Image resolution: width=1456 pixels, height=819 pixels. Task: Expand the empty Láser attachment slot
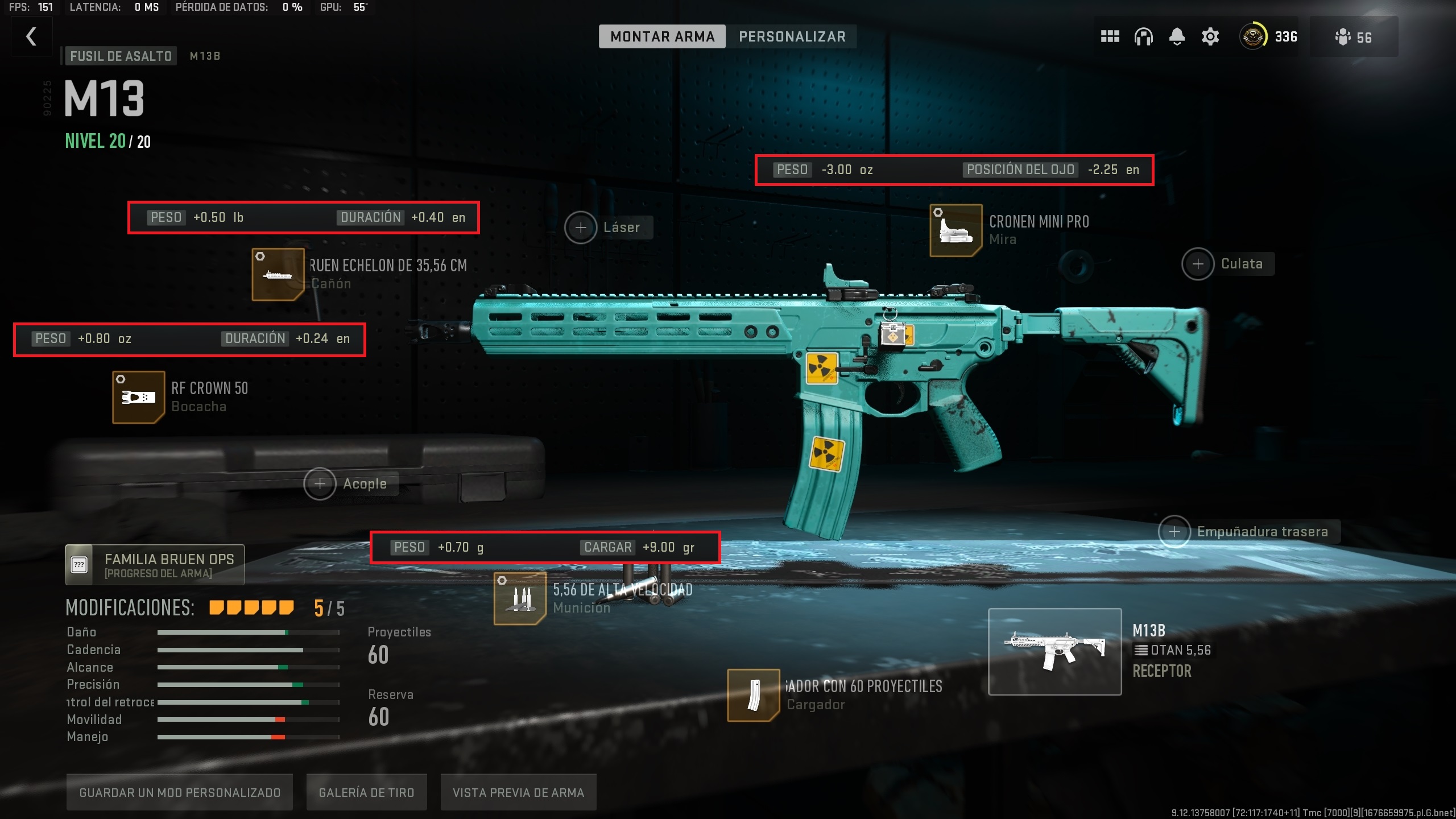581,227
